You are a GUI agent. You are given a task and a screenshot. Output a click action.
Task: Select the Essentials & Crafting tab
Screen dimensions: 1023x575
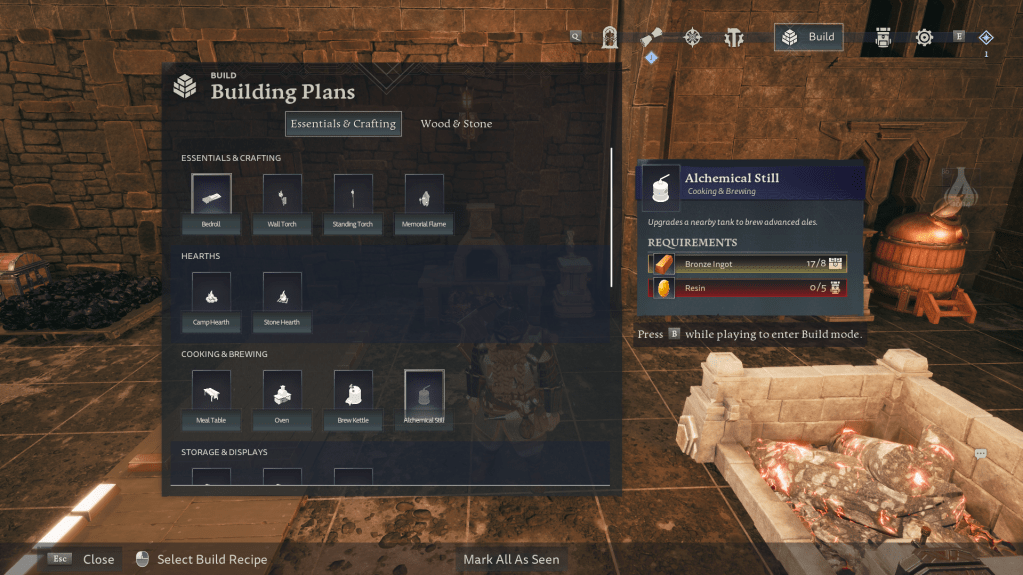pos(343,124)
